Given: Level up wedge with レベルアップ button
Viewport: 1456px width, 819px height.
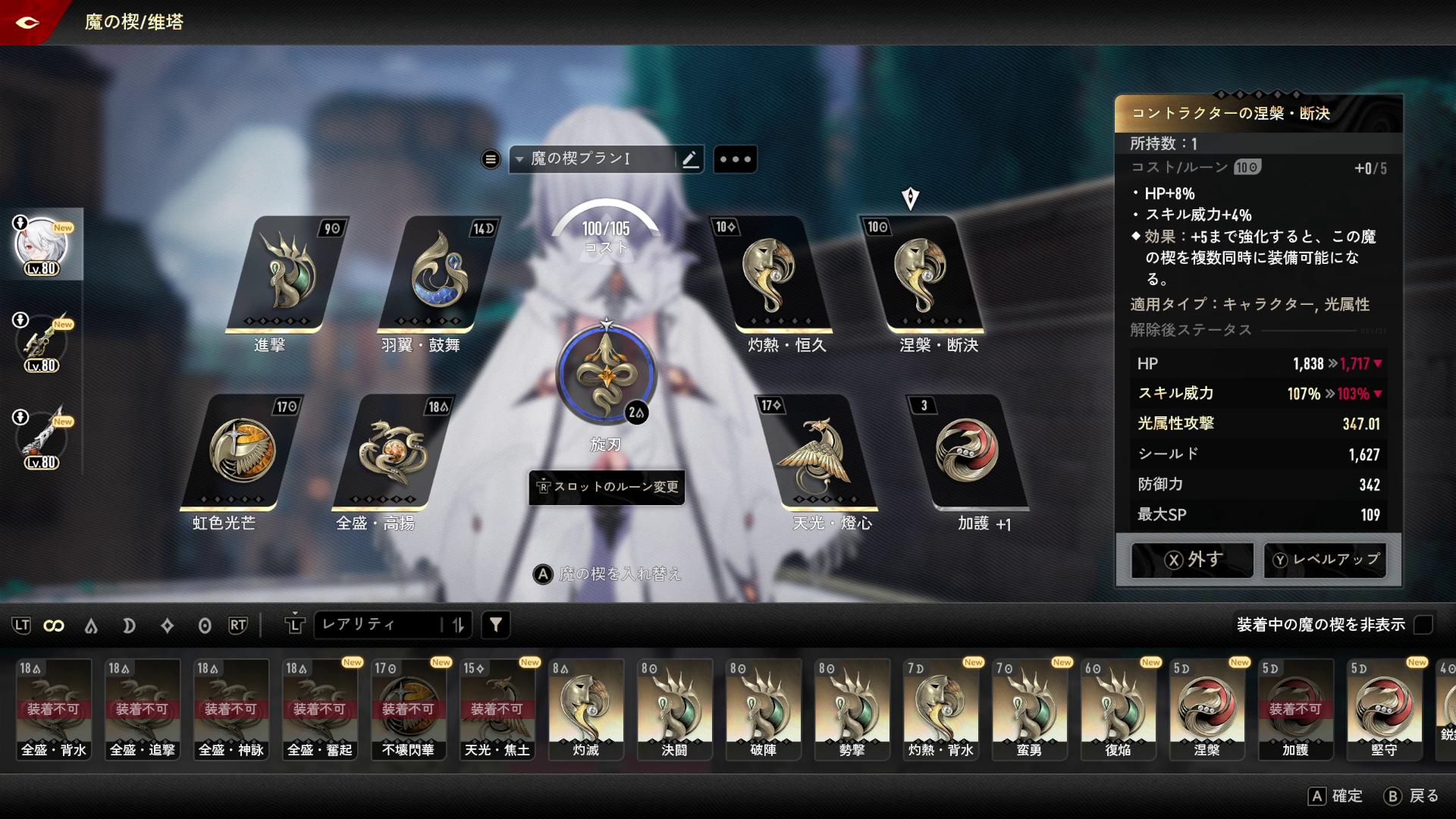Looking at the screenshot, I should pos(1325,560).
